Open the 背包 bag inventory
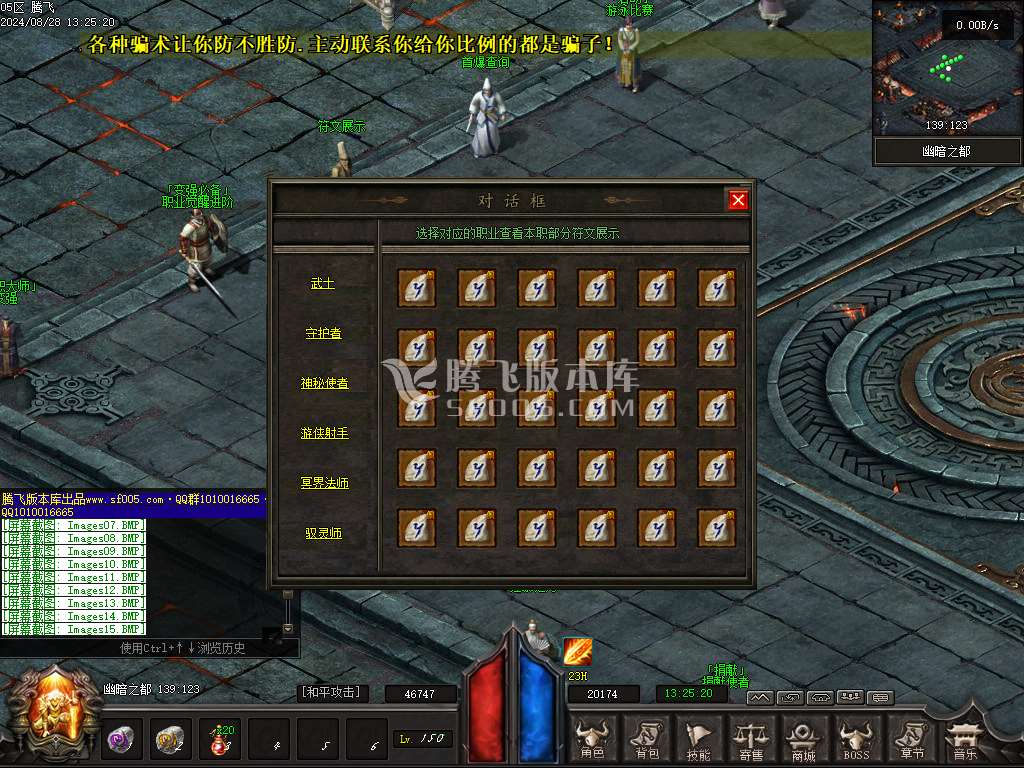 (x=646, y=739)
